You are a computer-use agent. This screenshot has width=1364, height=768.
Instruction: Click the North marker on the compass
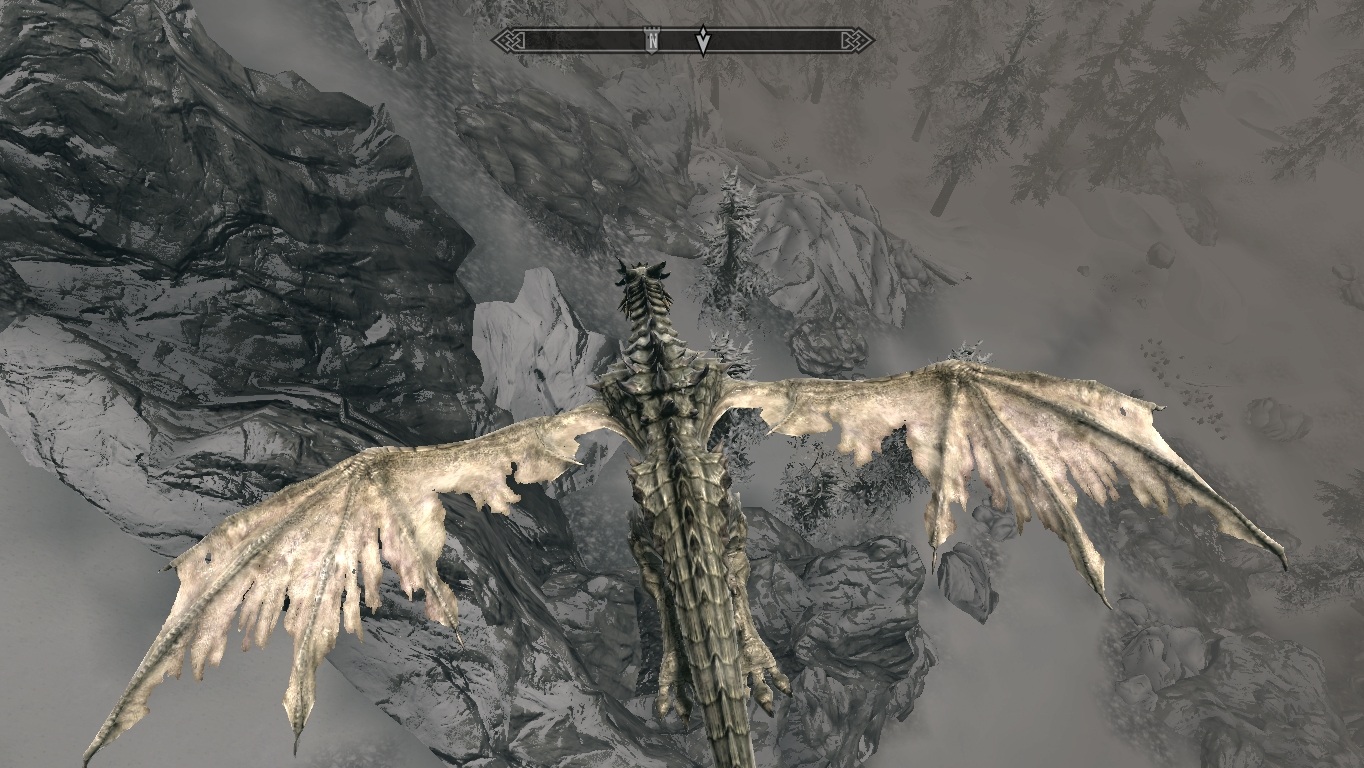click(652, 40)
